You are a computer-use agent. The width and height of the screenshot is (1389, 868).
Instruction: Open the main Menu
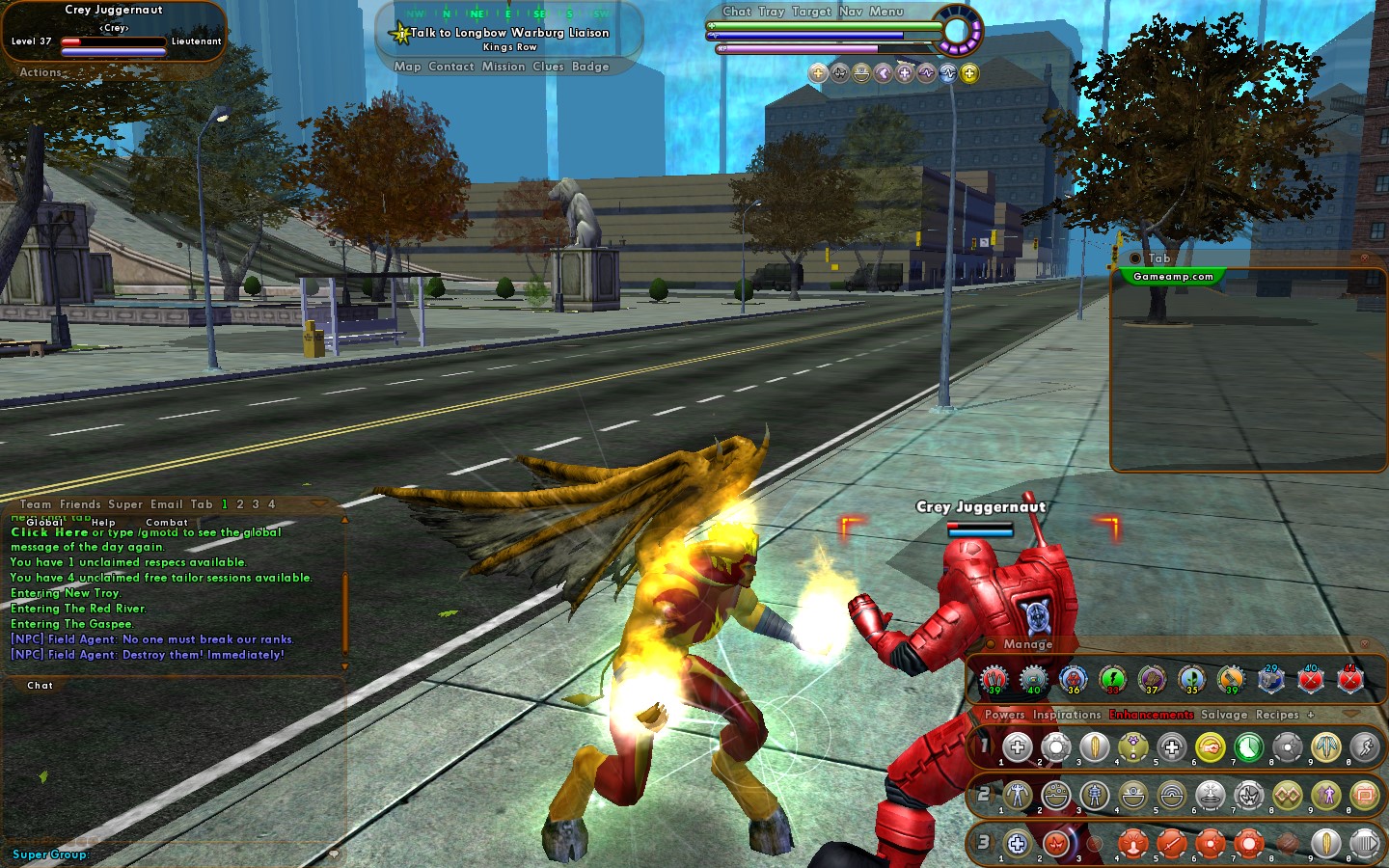coord(886,12)
